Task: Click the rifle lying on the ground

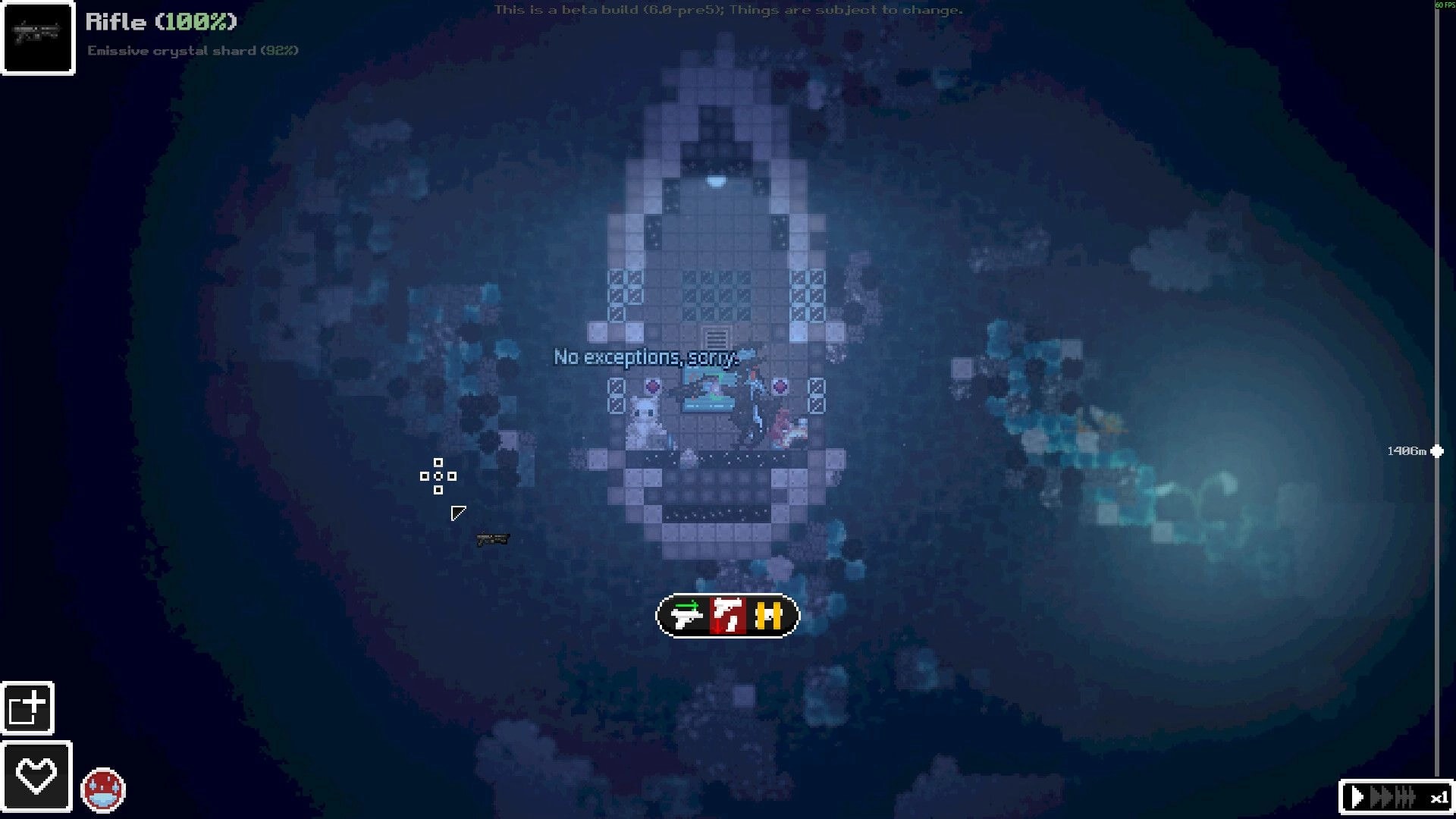Action: (494, 540)
